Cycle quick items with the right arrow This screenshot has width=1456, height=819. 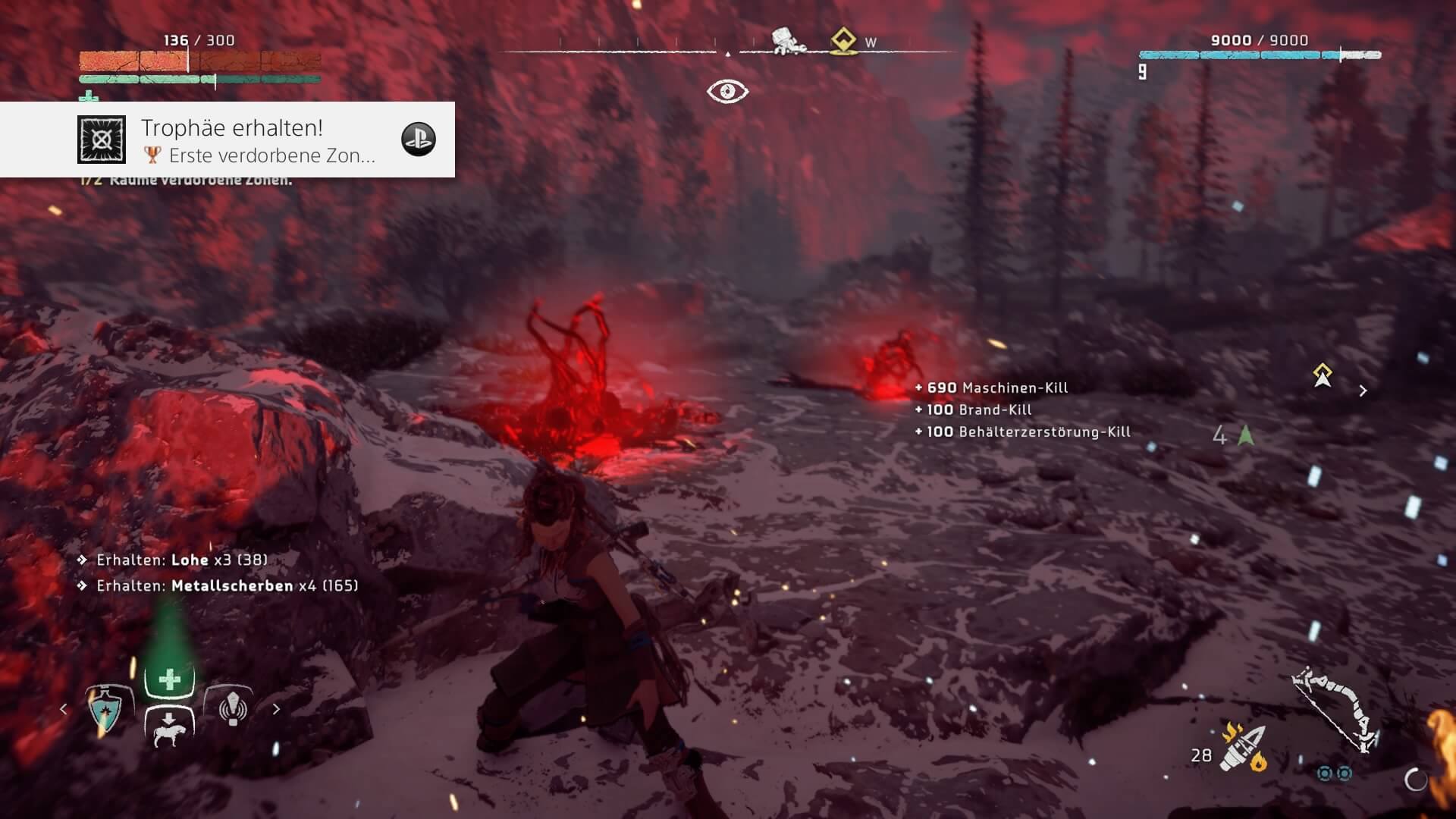click(x=276, y=709)
